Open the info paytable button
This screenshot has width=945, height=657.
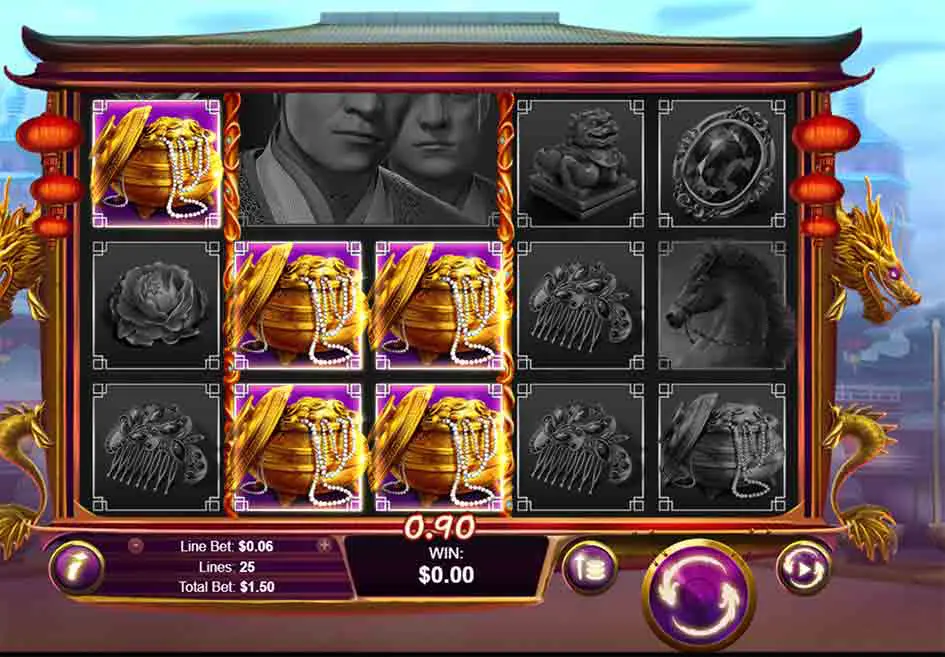pos(75,568)
